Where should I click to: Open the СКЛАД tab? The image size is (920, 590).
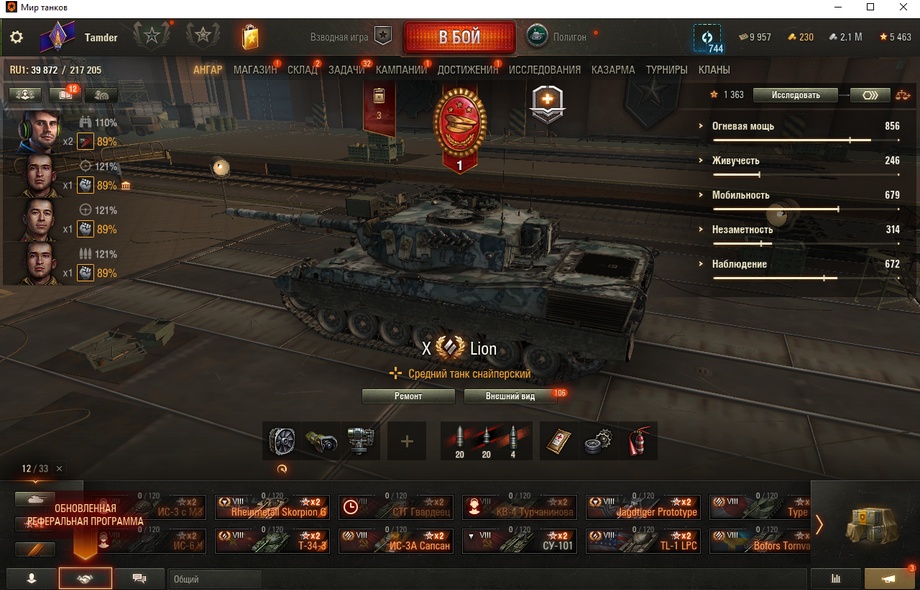(x=302, y=70)
